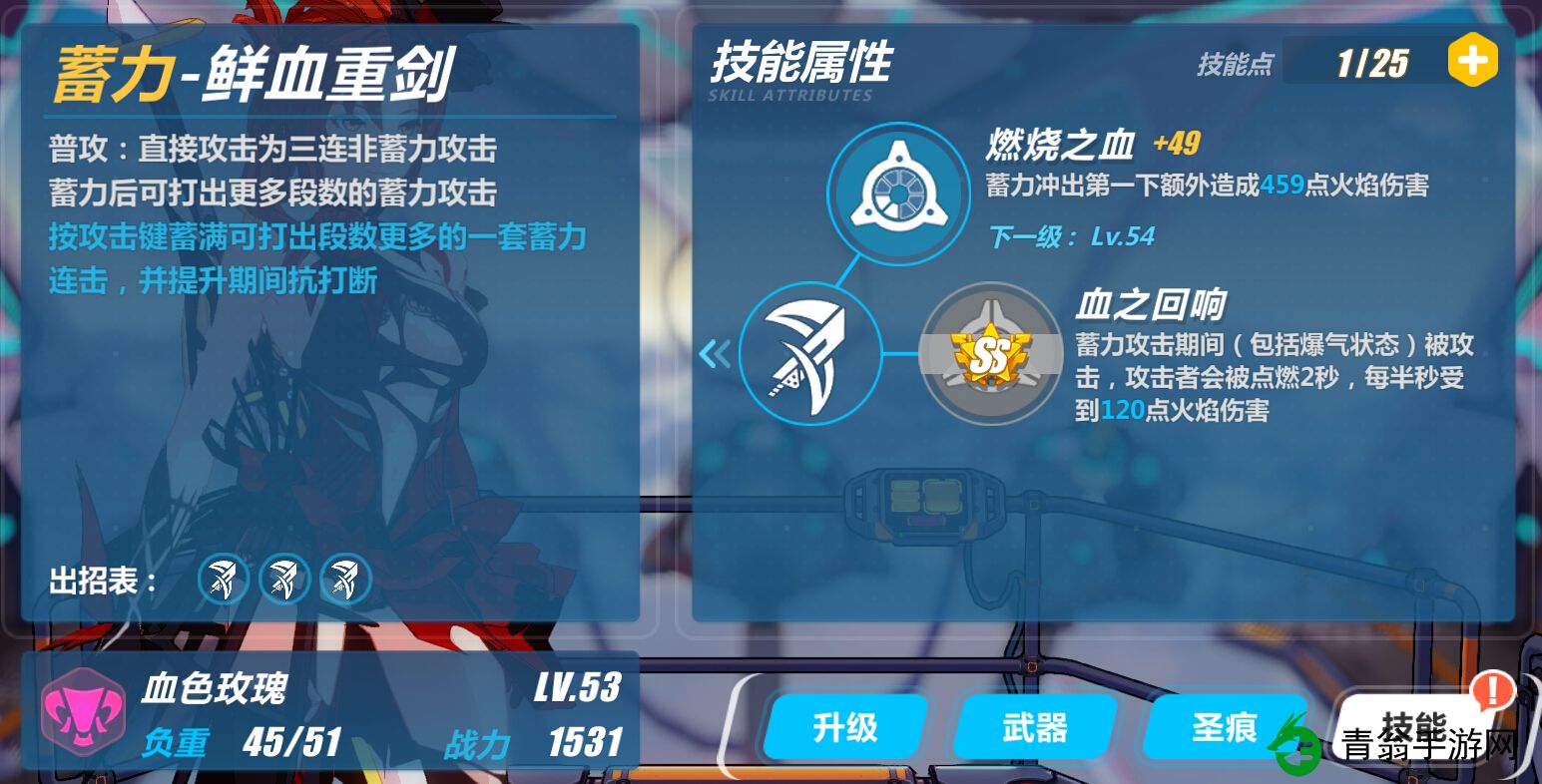Click the second attack icon in 出招表
This screenshot has width=1542, height=784.
[284, 579]
